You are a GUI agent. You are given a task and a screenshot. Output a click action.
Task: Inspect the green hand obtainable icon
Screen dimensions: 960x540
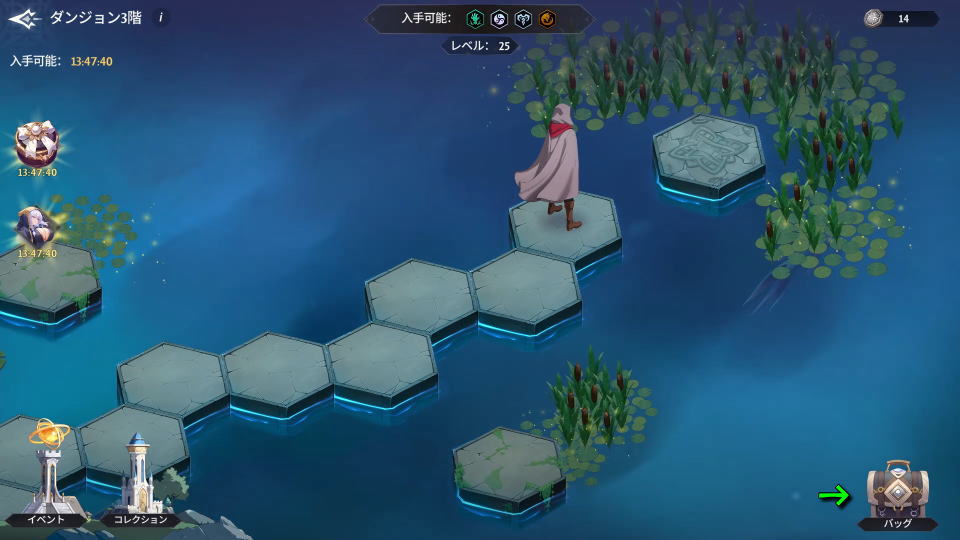[474, 19]
